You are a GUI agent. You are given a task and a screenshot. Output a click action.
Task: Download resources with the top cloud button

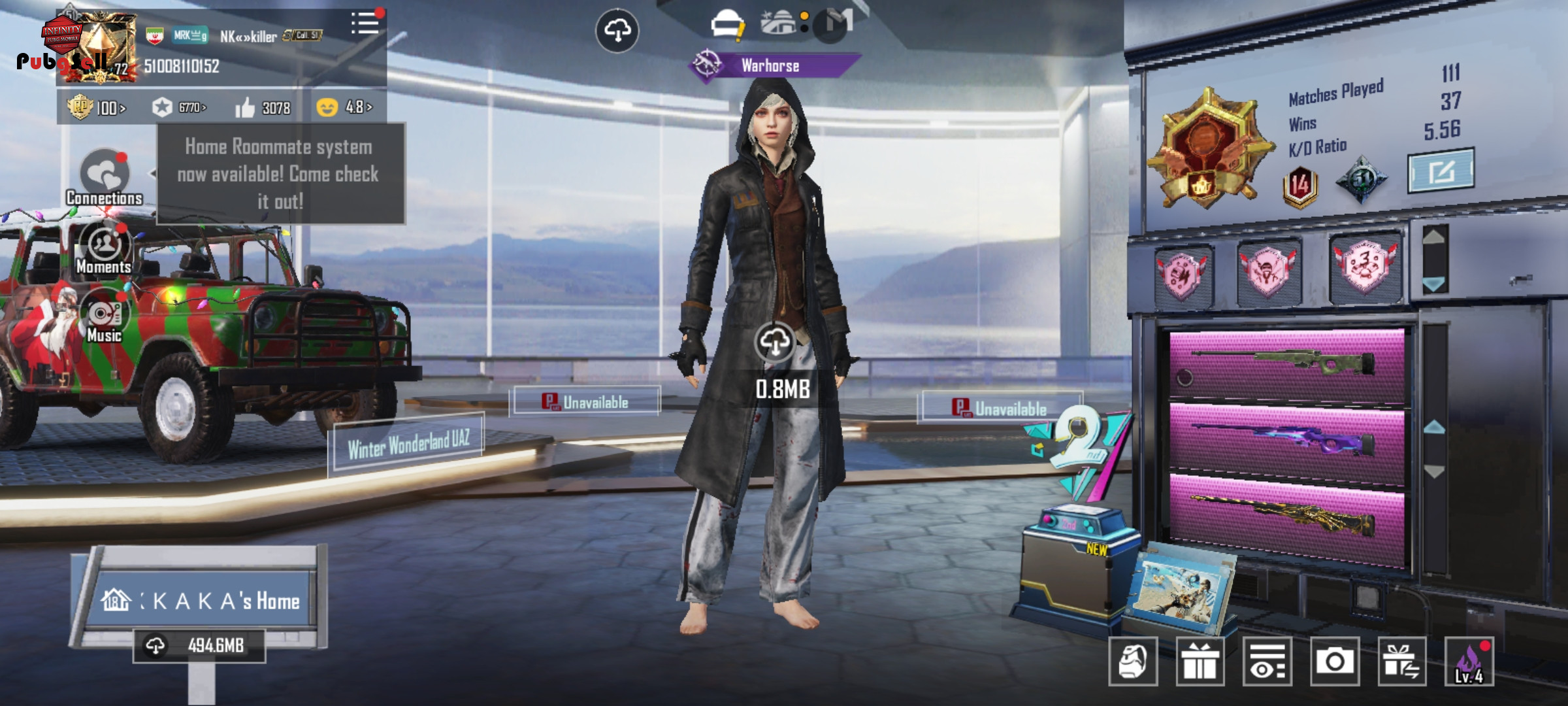pos(617,30)
